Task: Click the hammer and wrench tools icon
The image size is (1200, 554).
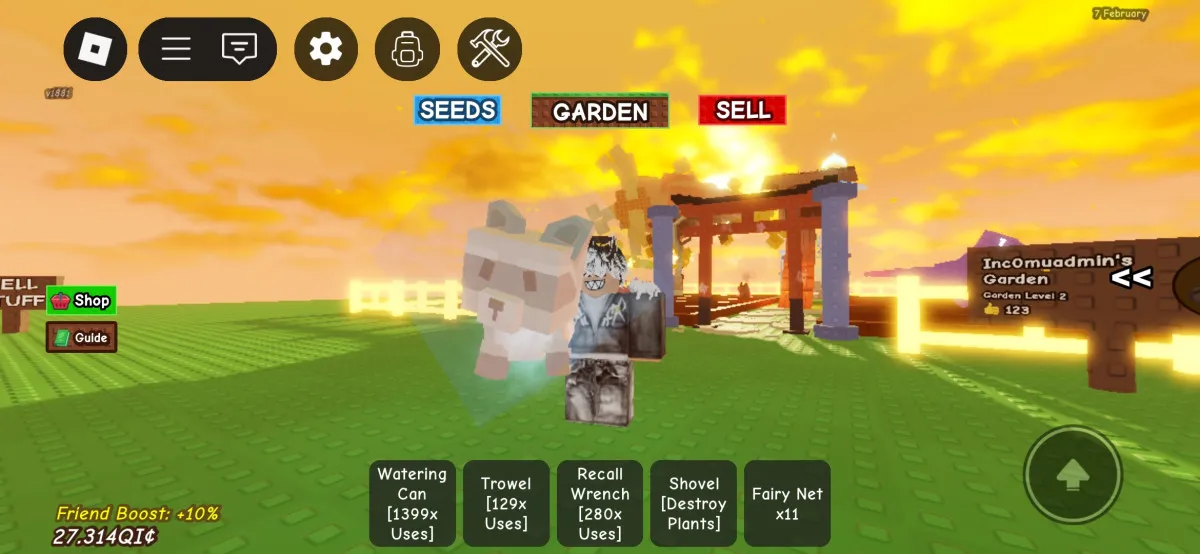Action: click(x=490, y=49)
